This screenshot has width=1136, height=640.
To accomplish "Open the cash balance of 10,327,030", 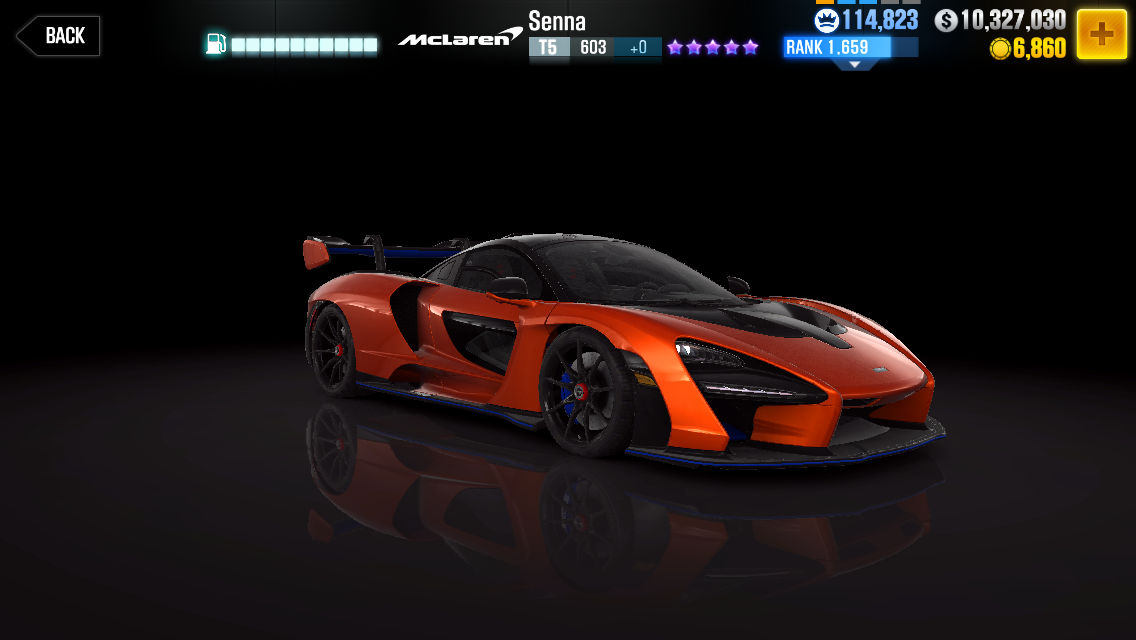I will [x=1000, y=20].
